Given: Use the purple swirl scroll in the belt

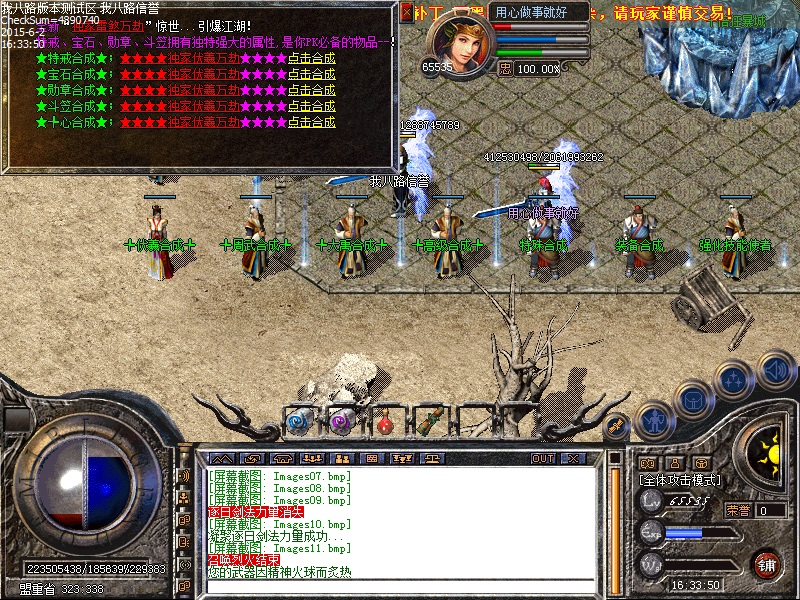Looking at the screenshot, I should point(340,420).
